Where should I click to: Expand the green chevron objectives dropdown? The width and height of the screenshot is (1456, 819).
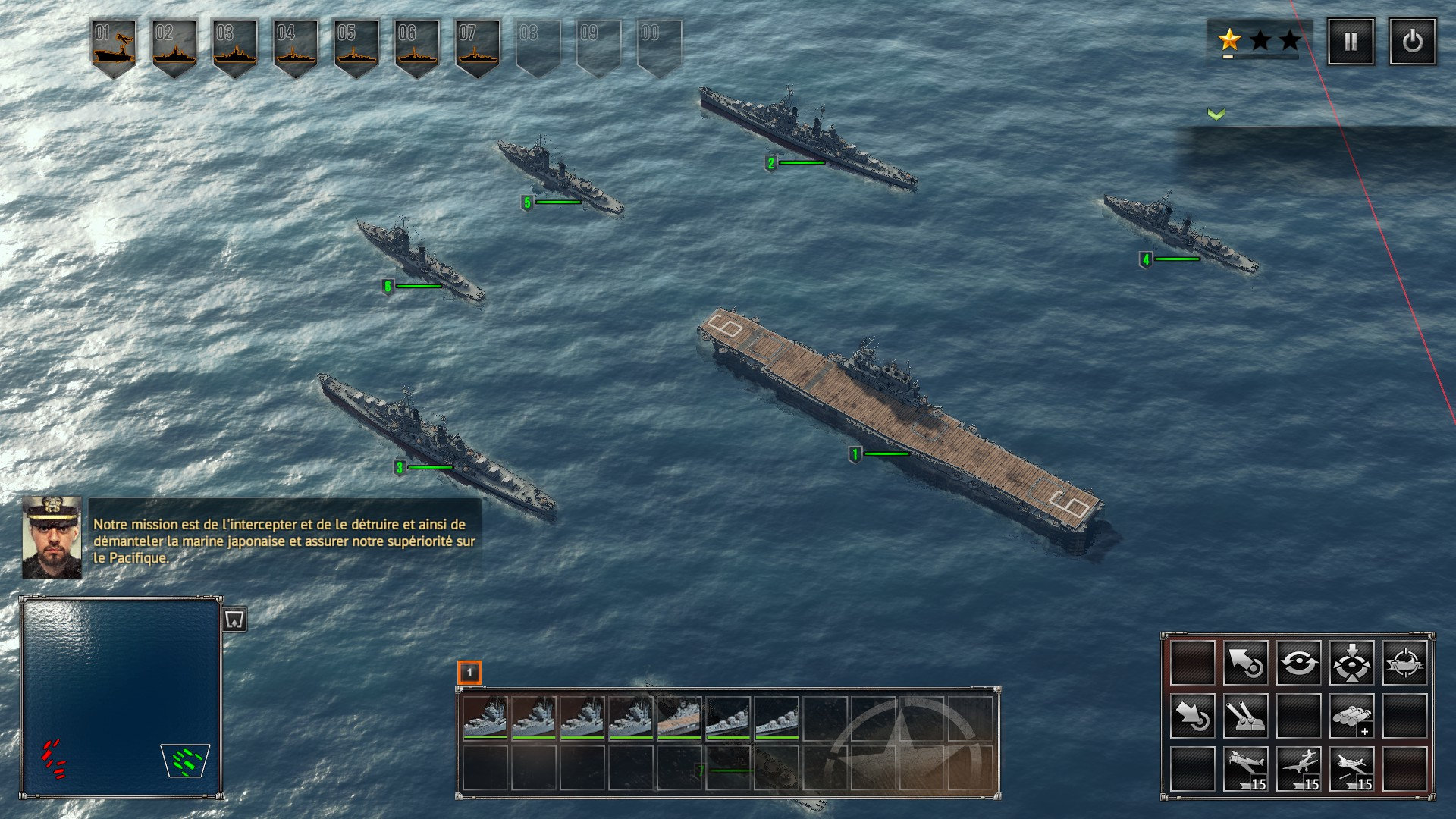tap(1216, 114)
